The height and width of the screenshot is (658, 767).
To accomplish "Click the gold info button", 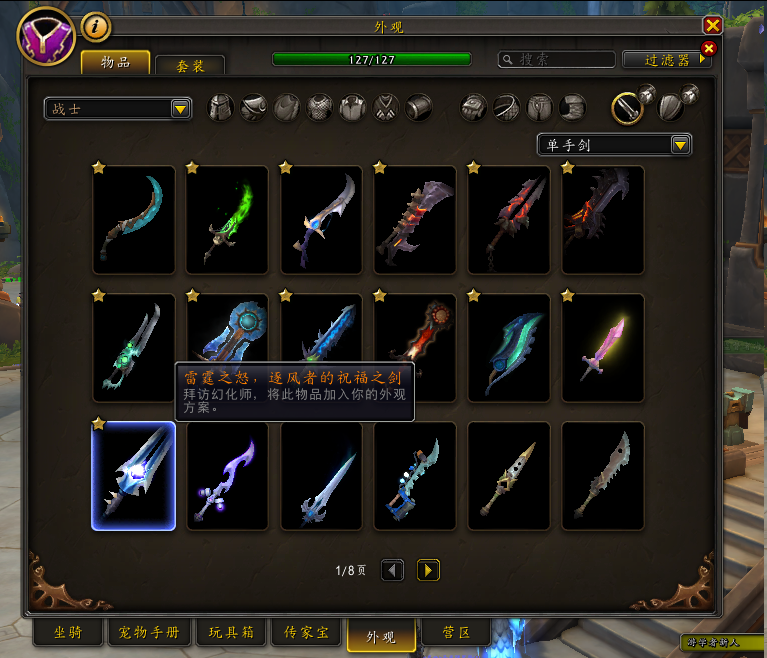I will coord(95,26).
